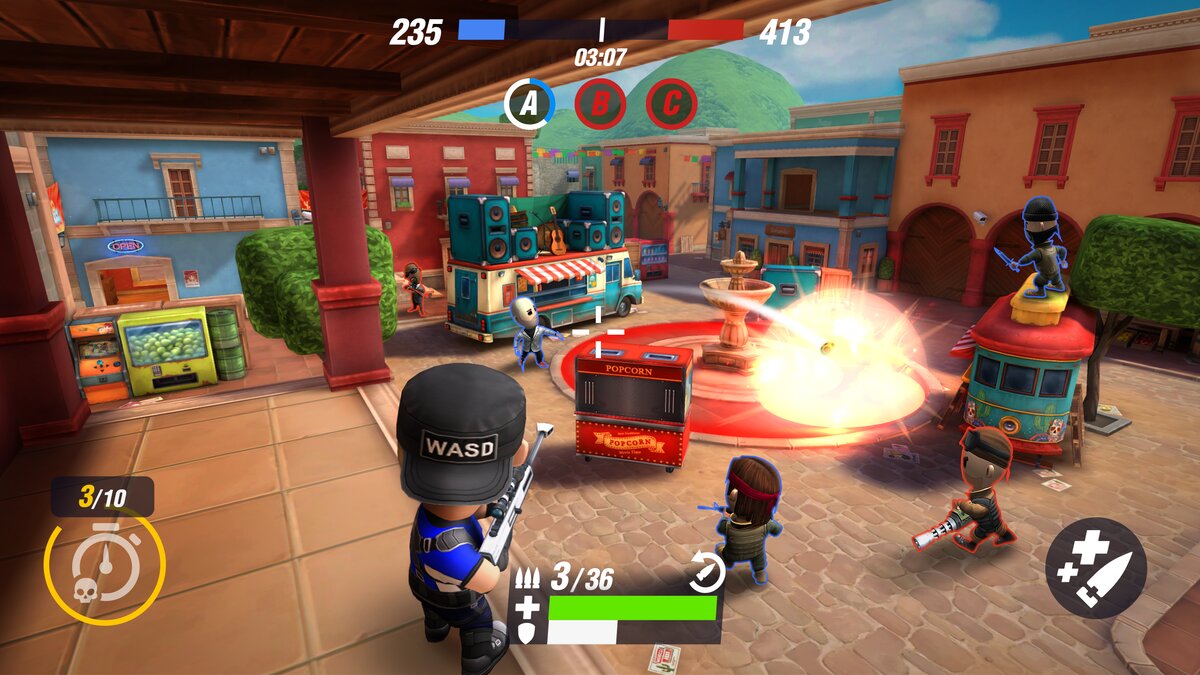This screenshot has height=675, width=1200.
Task: Activate the knife and heal ability button
Action: [1096, 567]
